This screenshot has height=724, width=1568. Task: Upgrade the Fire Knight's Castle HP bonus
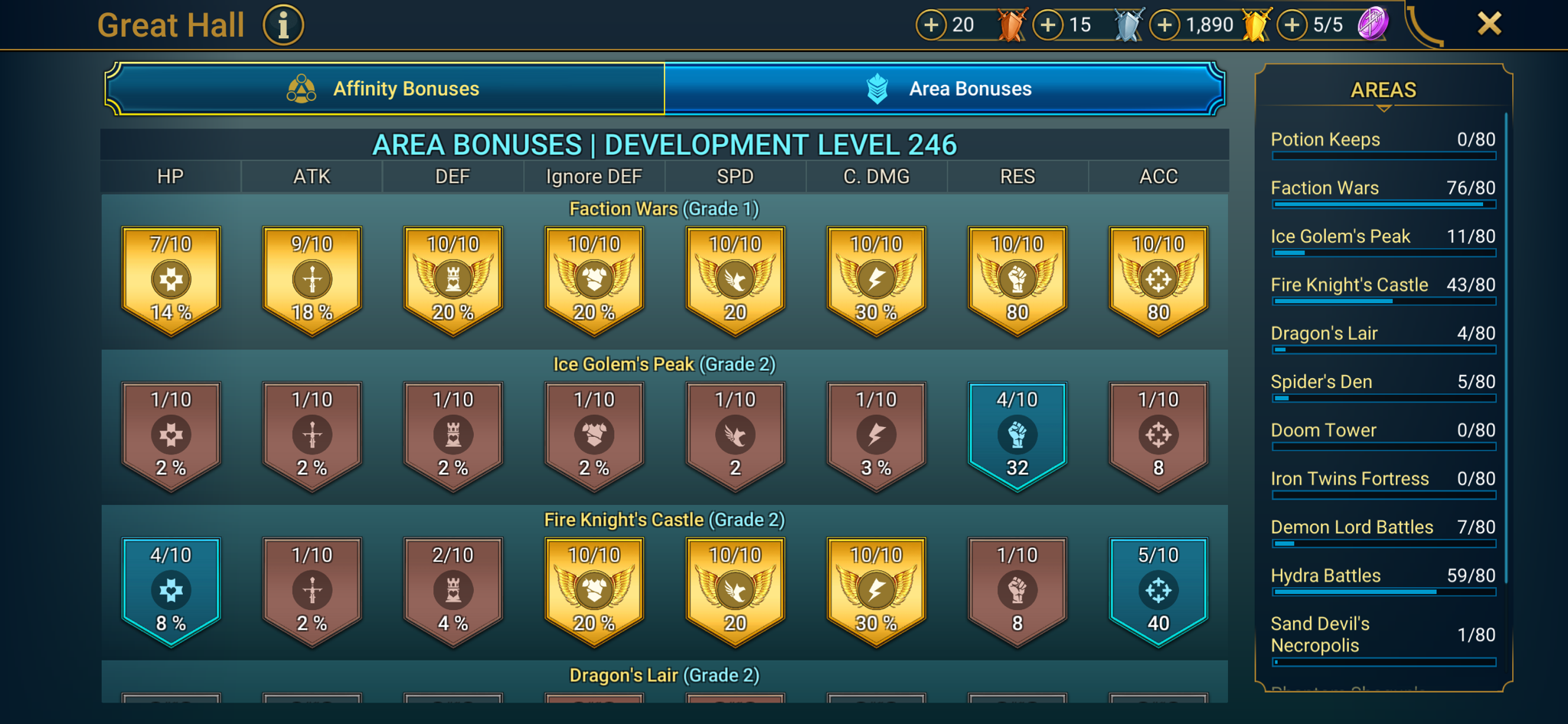[x=171, y=591]
